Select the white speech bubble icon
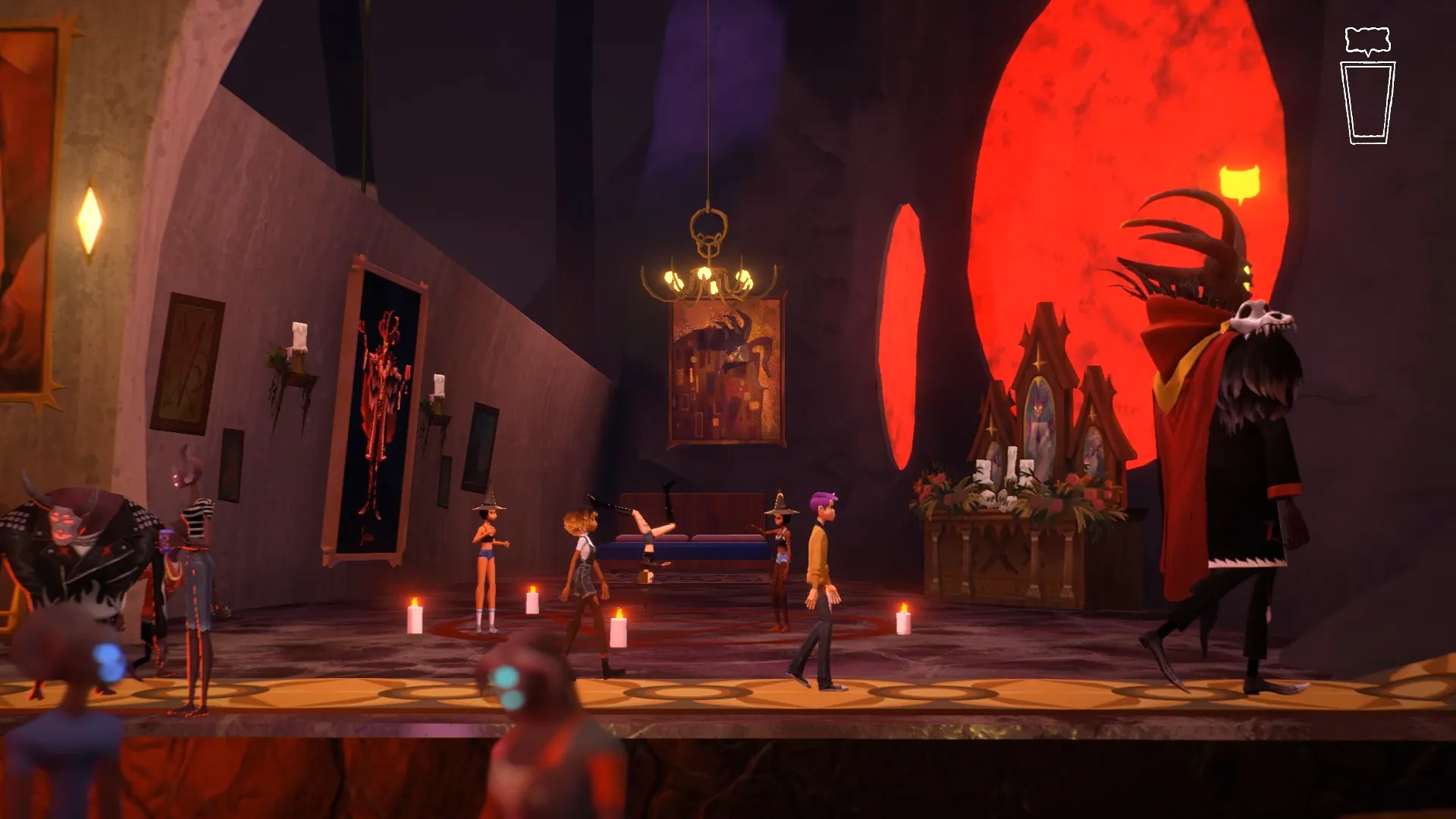Screen dimensions: 1456x819 1367,41
